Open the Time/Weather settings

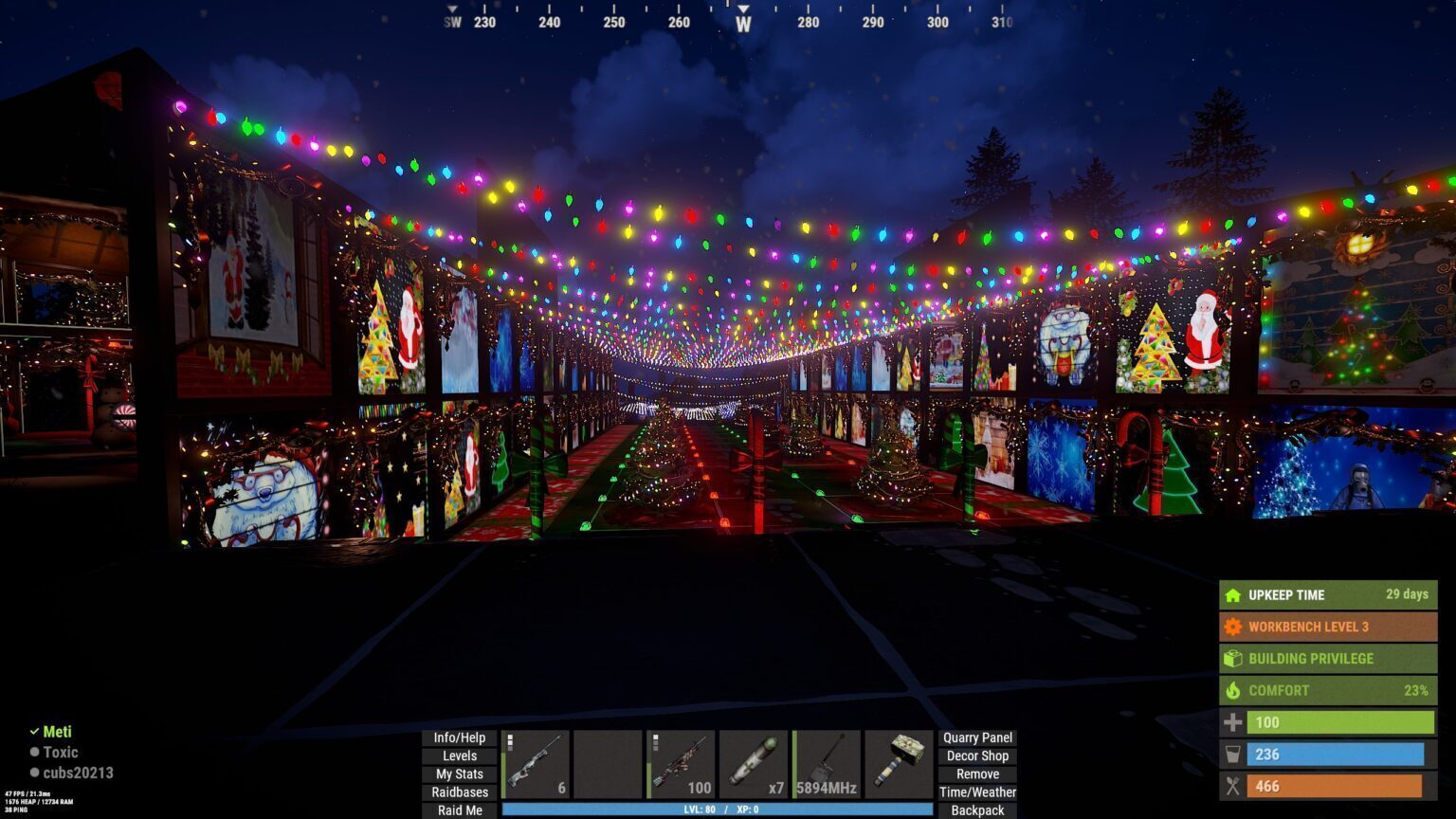[x=976, y=792]
